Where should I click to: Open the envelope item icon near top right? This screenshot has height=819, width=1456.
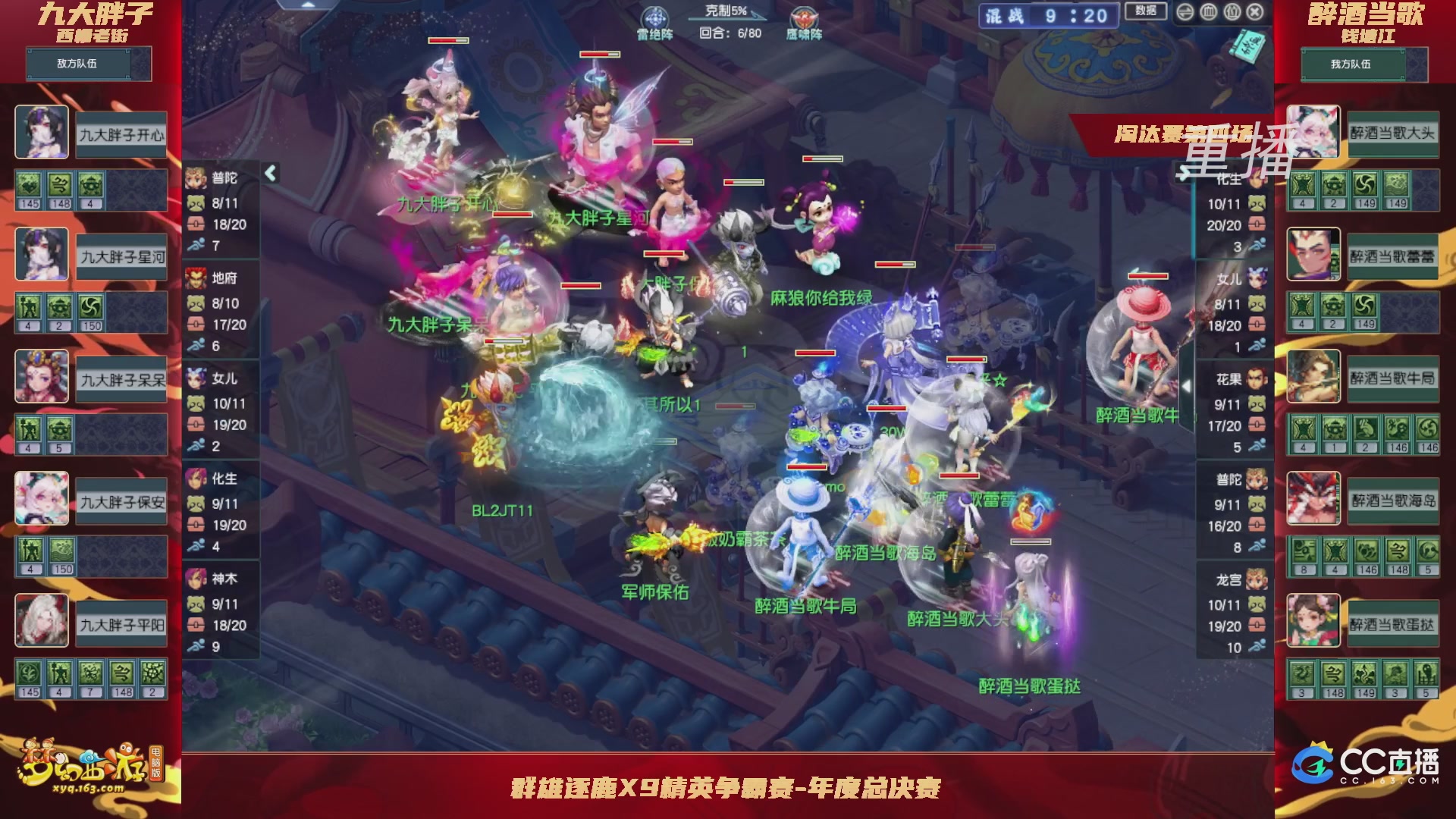1246,47
